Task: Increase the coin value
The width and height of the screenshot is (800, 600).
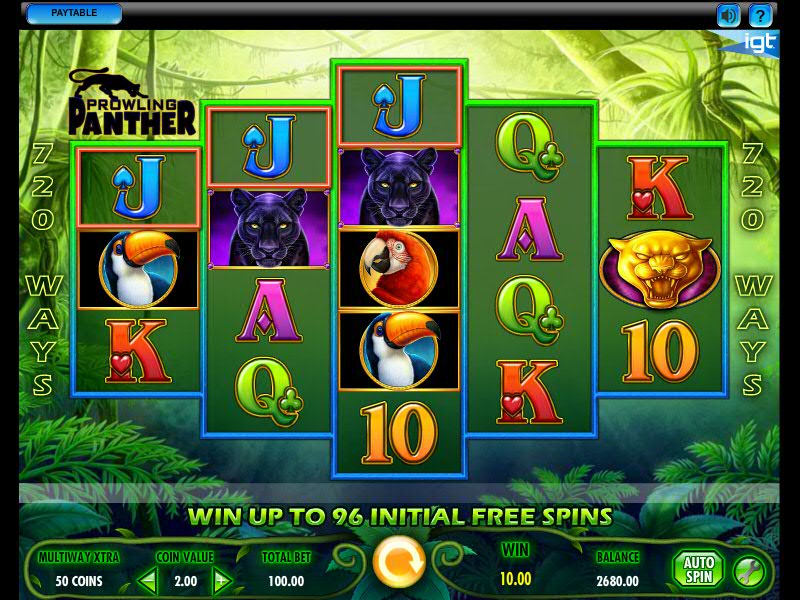Action: tap(222, 580)
